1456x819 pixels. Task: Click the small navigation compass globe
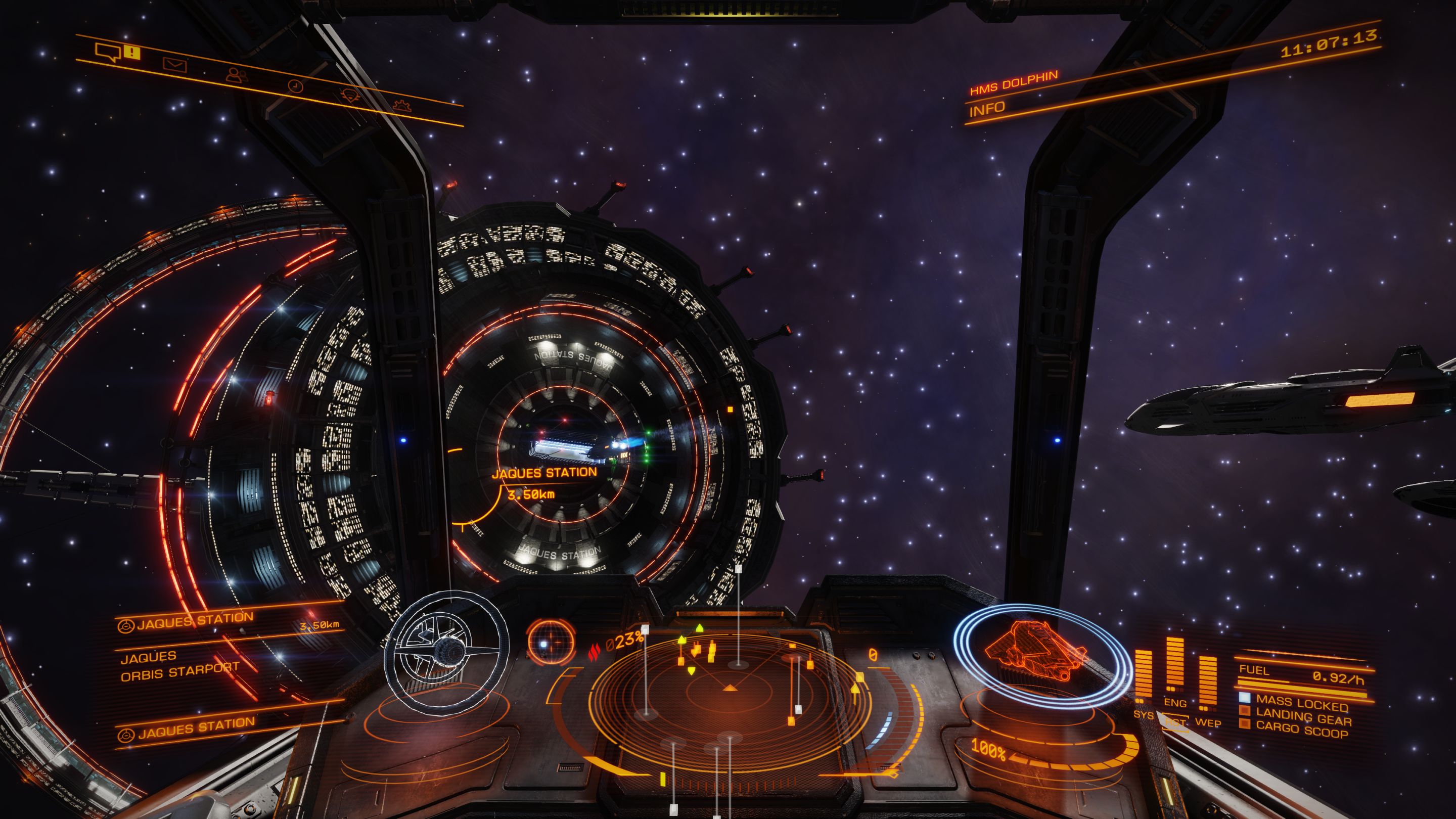tap(549, 641)
